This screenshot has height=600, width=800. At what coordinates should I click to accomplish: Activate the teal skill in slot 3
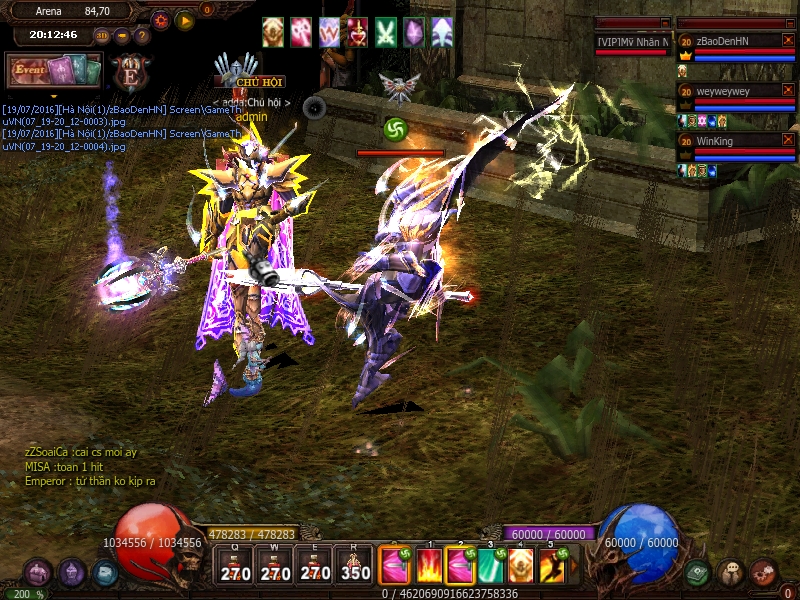coord(490,566)
